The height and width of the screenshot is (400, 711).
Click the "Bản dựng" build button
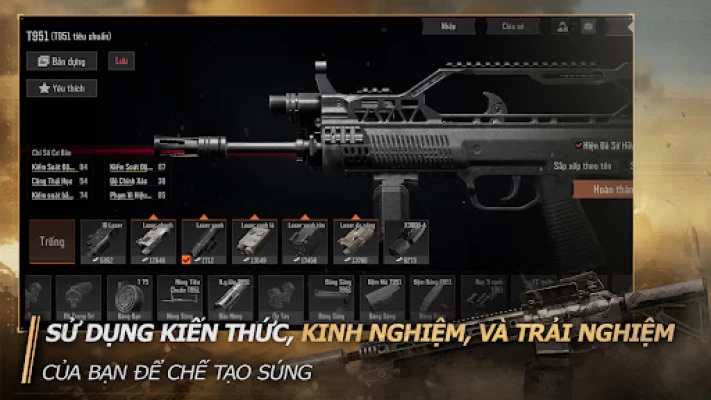click(x=61, y=61)
